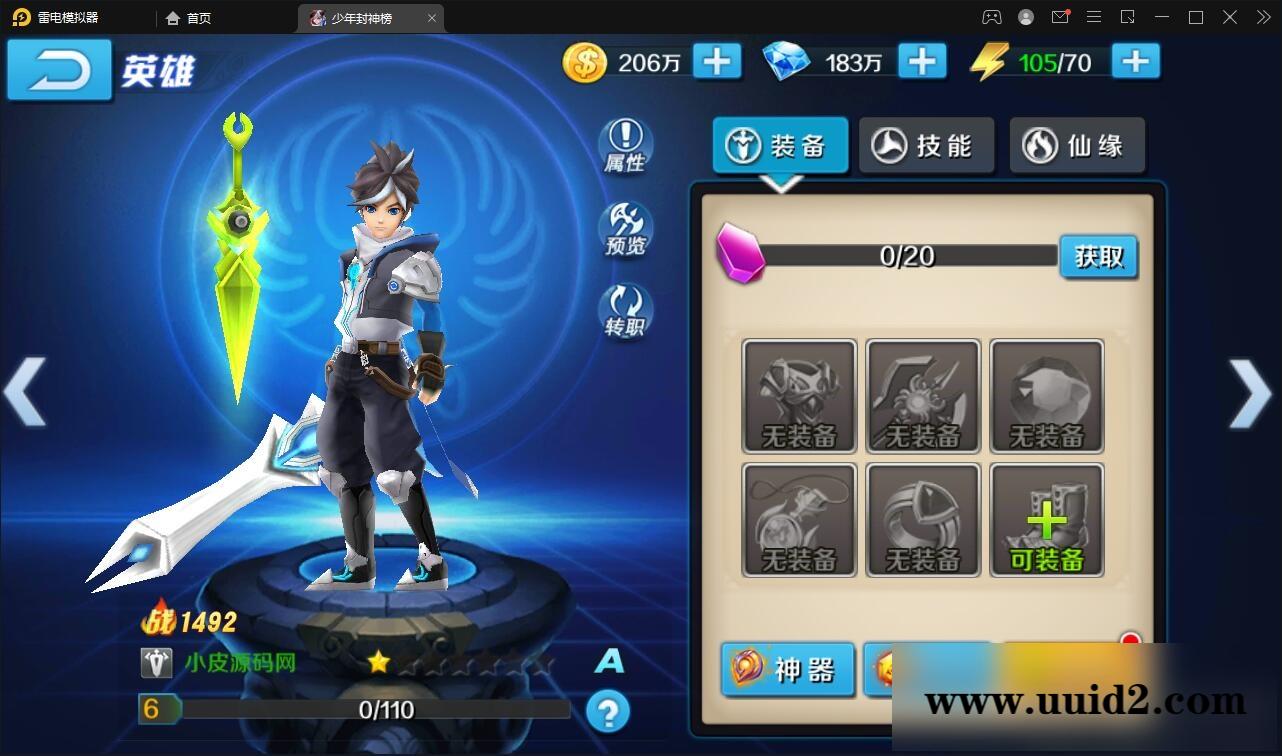This screenshot has width=1282, height=756.
Task: Click the plus next to 206万 gold
Action: pos(716,62)
